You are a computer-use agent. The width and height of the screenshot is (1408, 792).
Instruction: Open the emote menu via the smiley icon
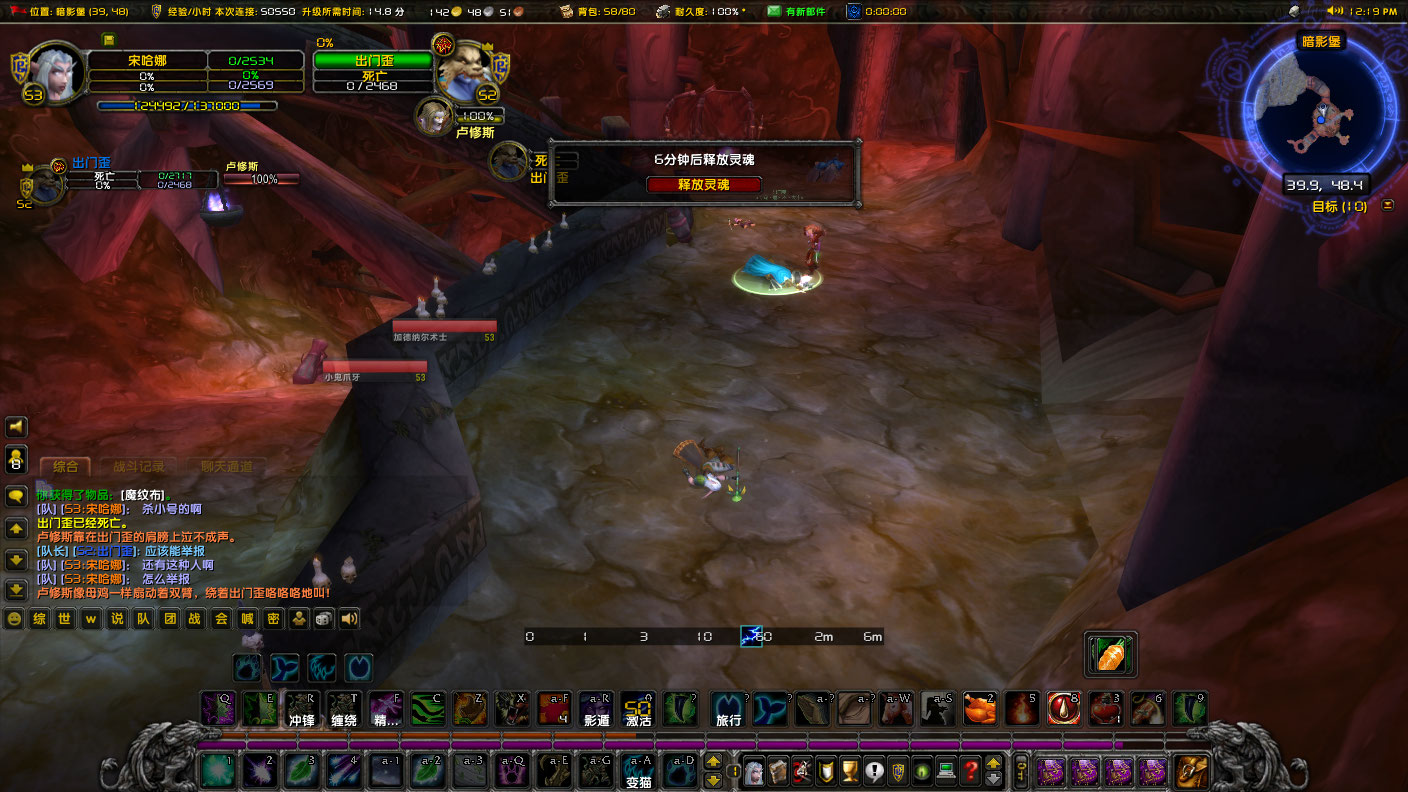tap(14, 618)
